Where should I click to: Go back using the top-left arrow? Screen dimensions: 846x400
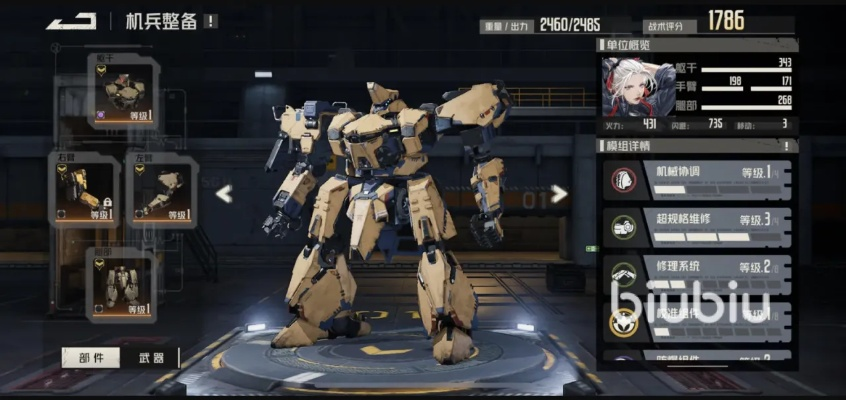[x=70, y=20]
